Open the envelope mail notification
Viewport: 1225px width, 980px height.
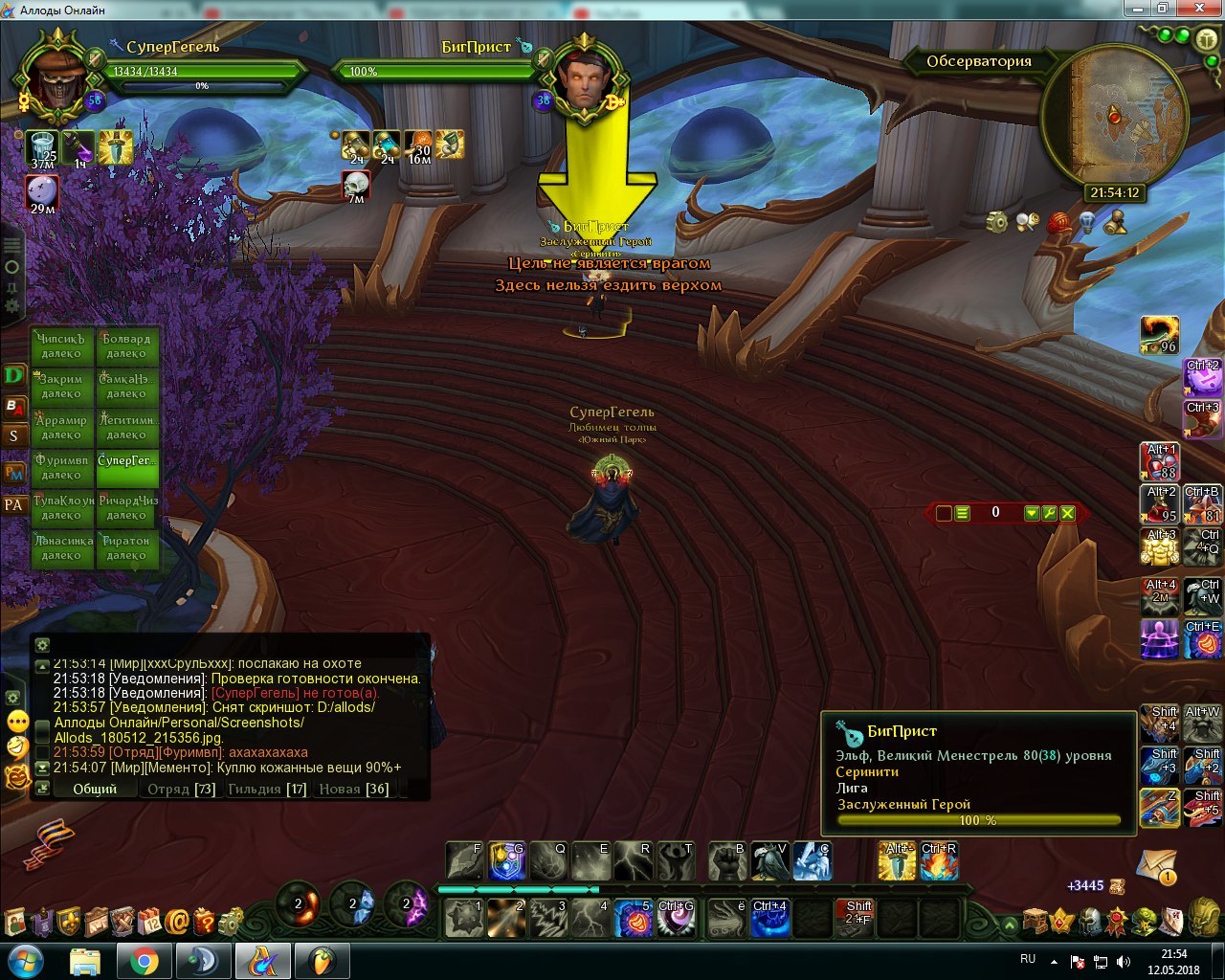pos(1156,866)
